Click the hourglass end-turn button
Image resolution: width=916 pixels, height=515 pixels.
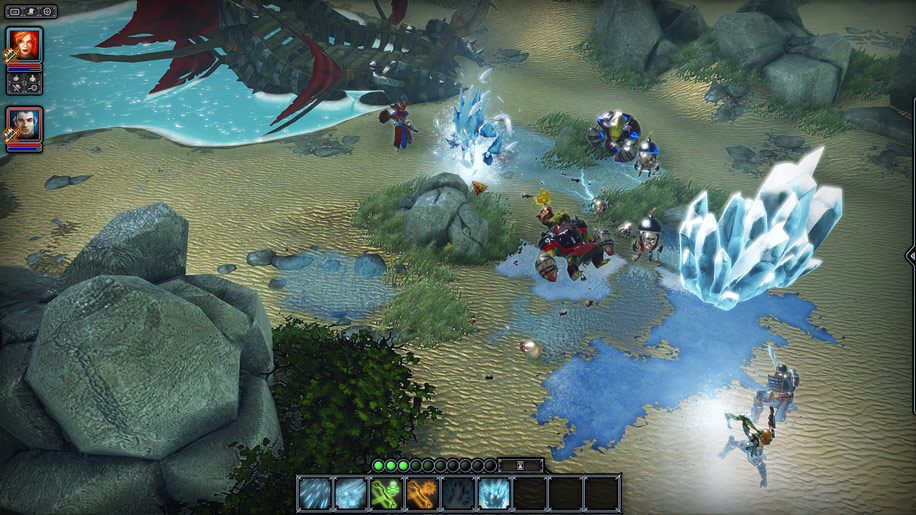click(522, 465)
